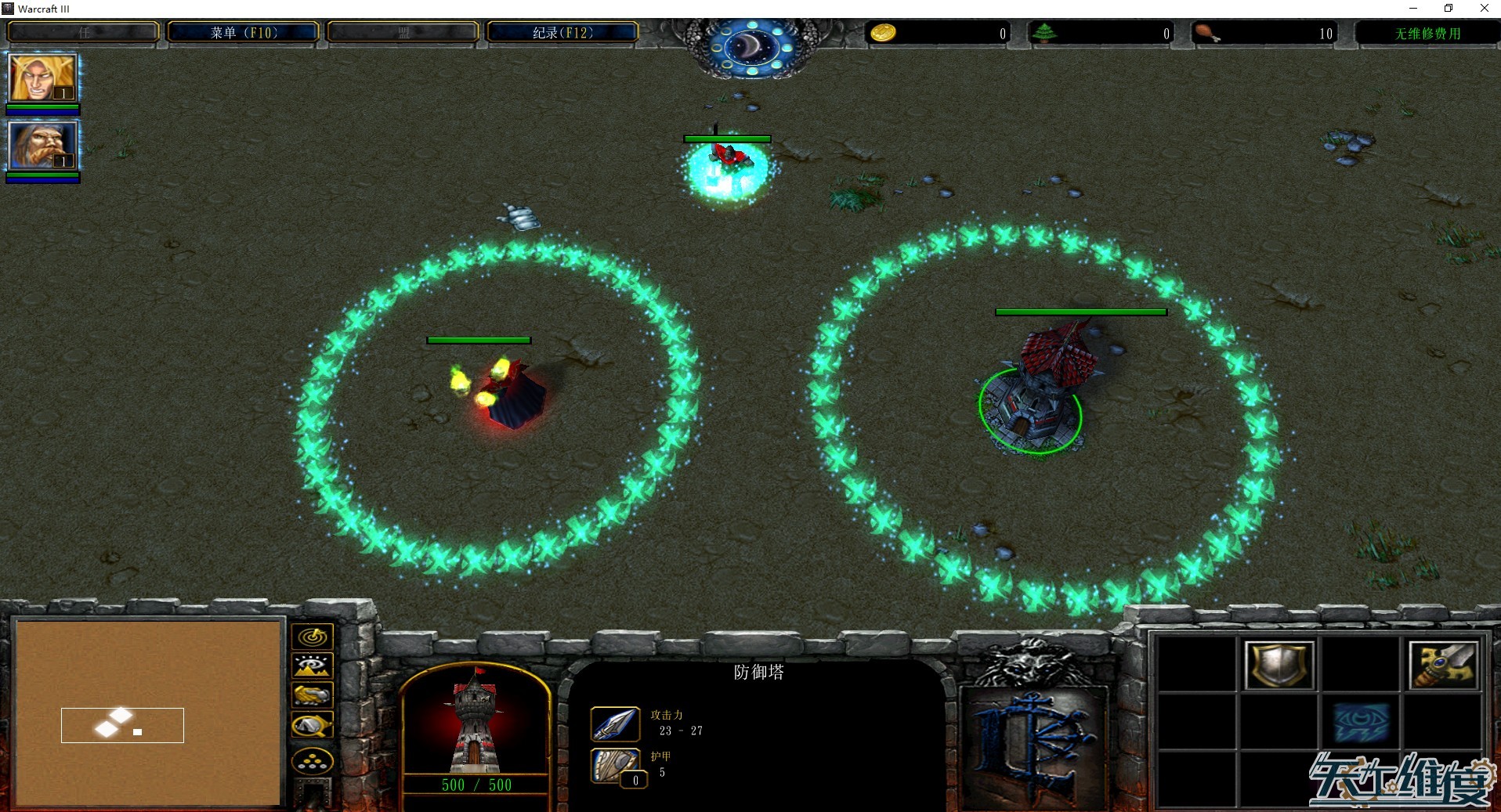Click the attack damage icon in unit info

pyautogui.click(x=615, y=724)
